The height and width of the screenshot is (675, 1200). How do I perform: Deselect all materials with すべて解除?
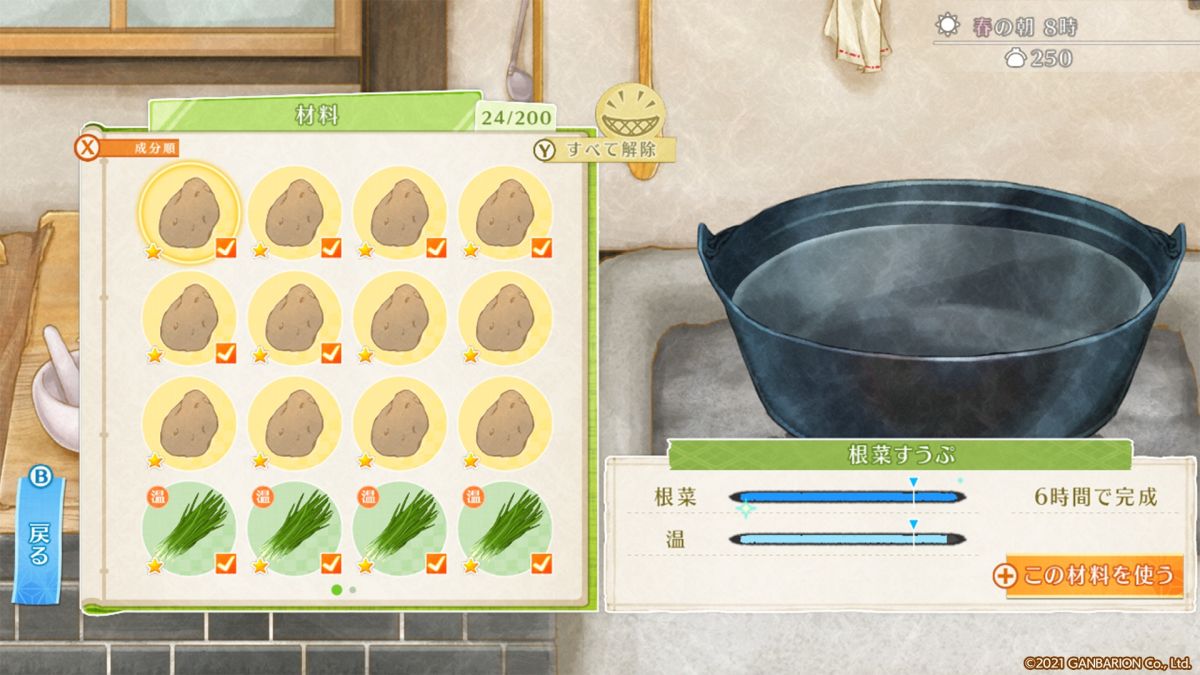click(x=604, y=150)
